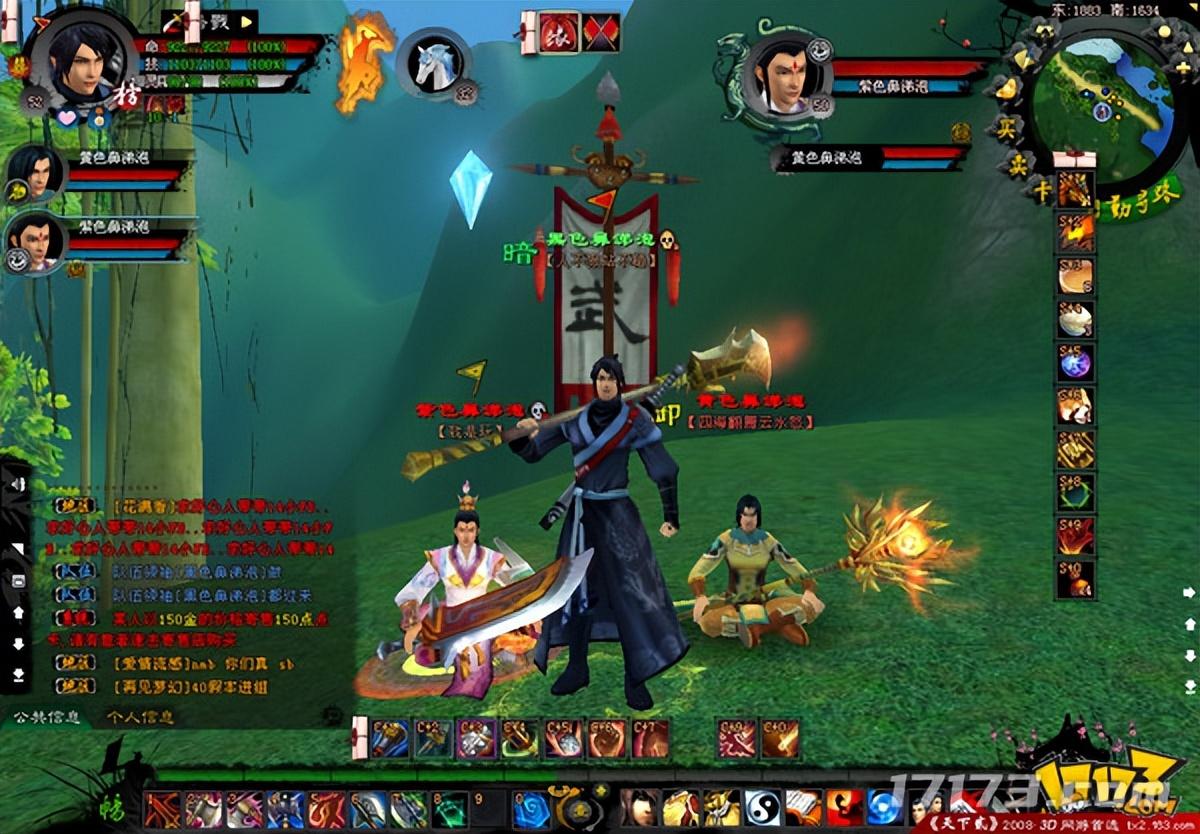Click the 卡 button beside the minimap
Viewport: 1200px width, 834px height.
coord(1042,190)
